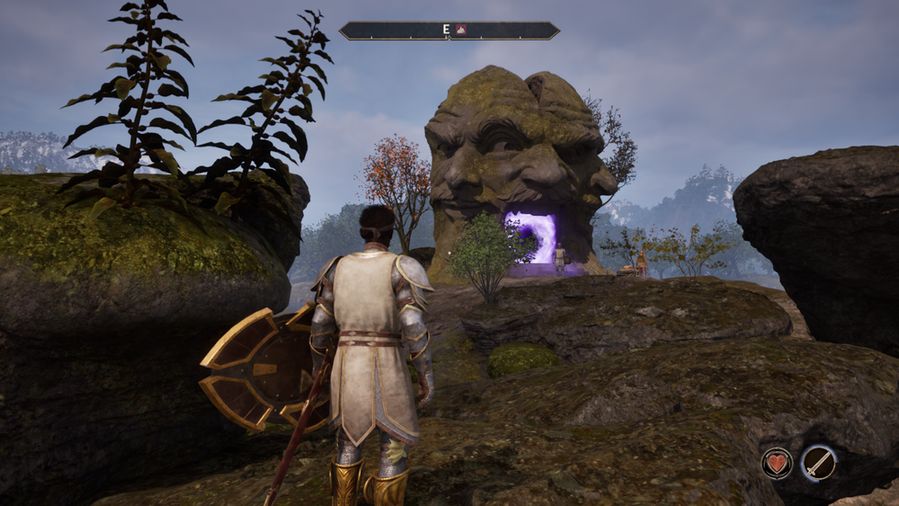The height and width of the screenshot is (506, 899).
Task: Activate the sword attack icon
Action: pos(818,462)
